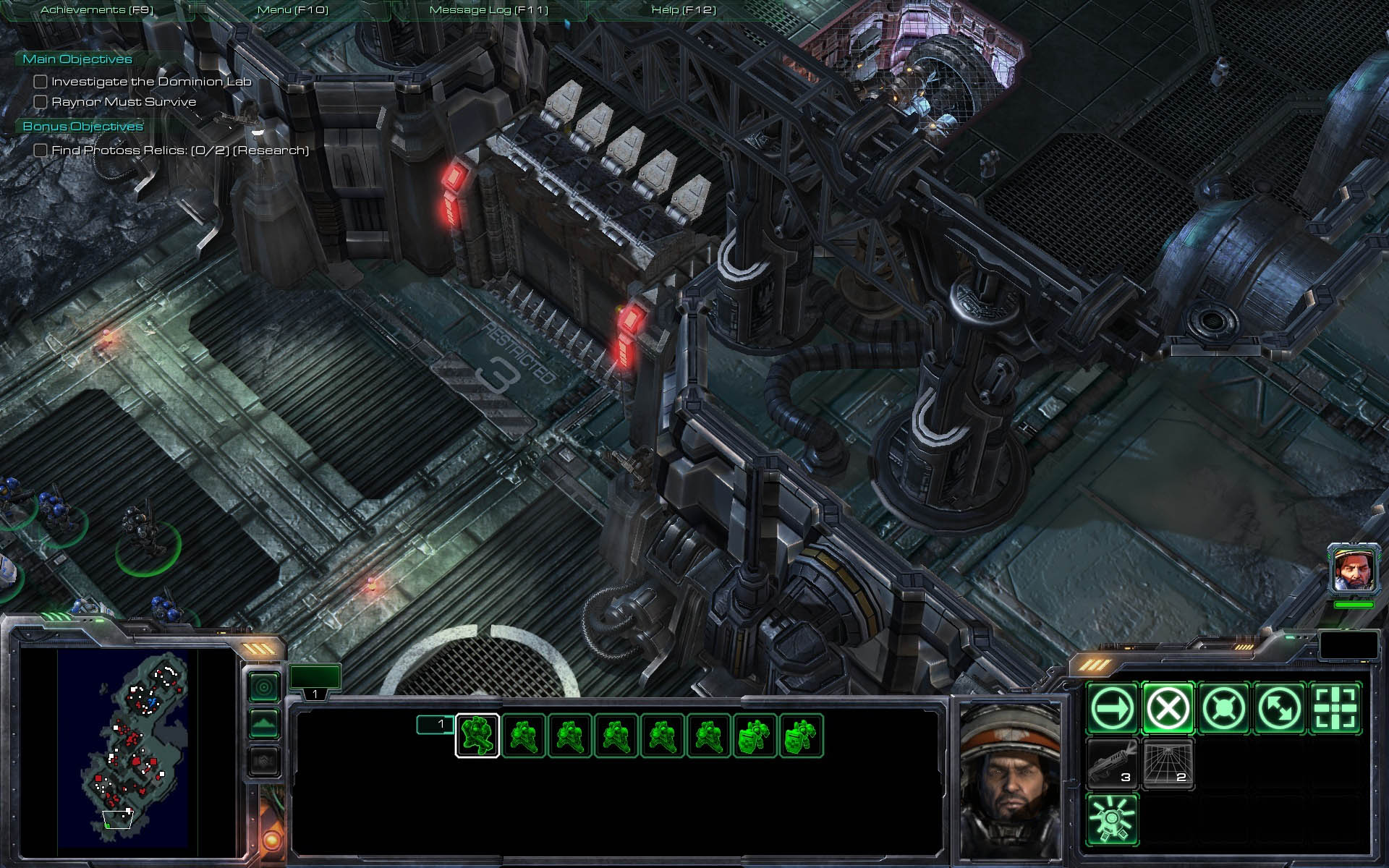Open the Help menu
Screen dimensions: 1389x868
coord(684,10)
